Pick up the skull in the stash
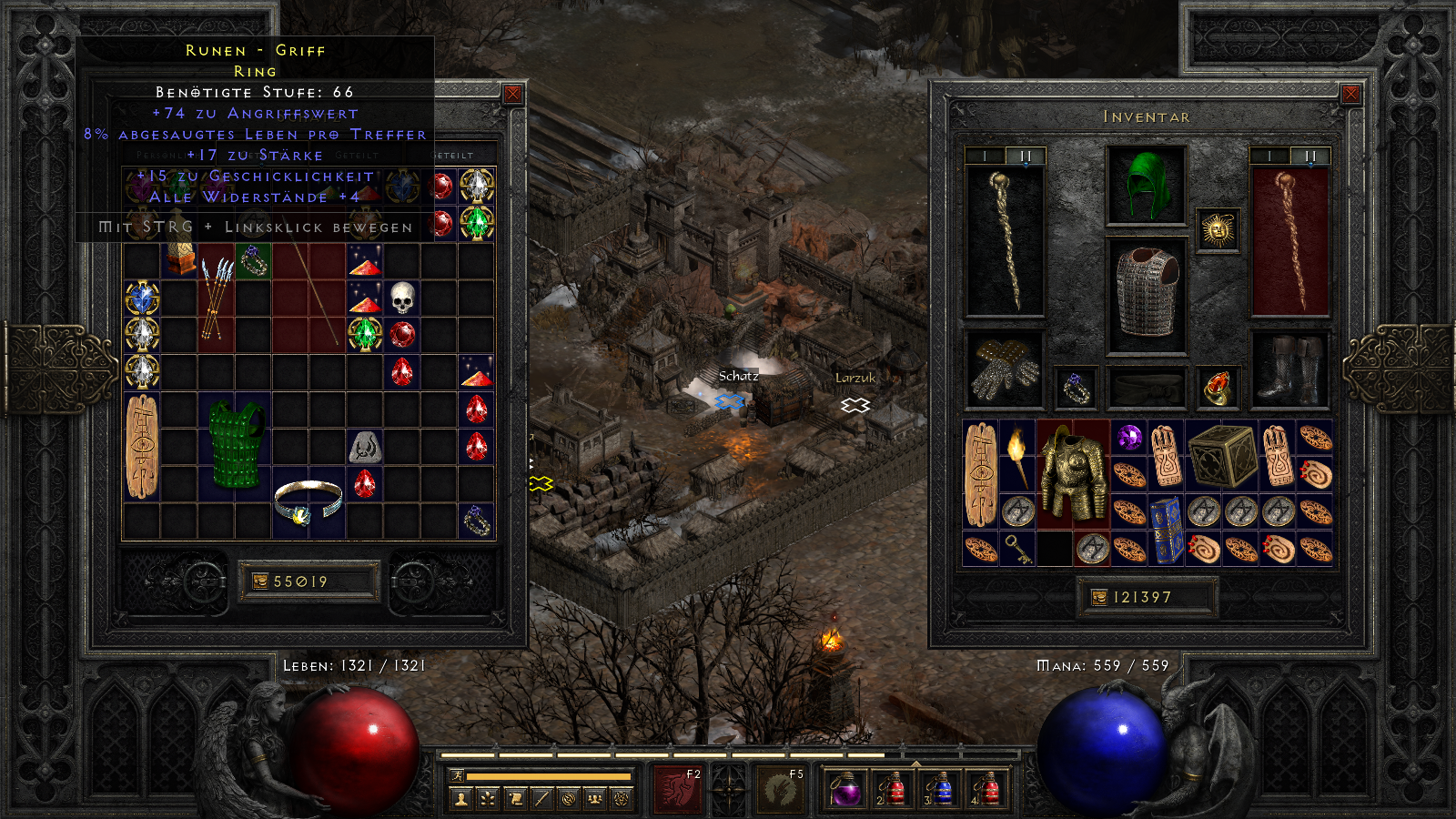The height and width of the screenshot is (819, 1456). pos(402,298)
